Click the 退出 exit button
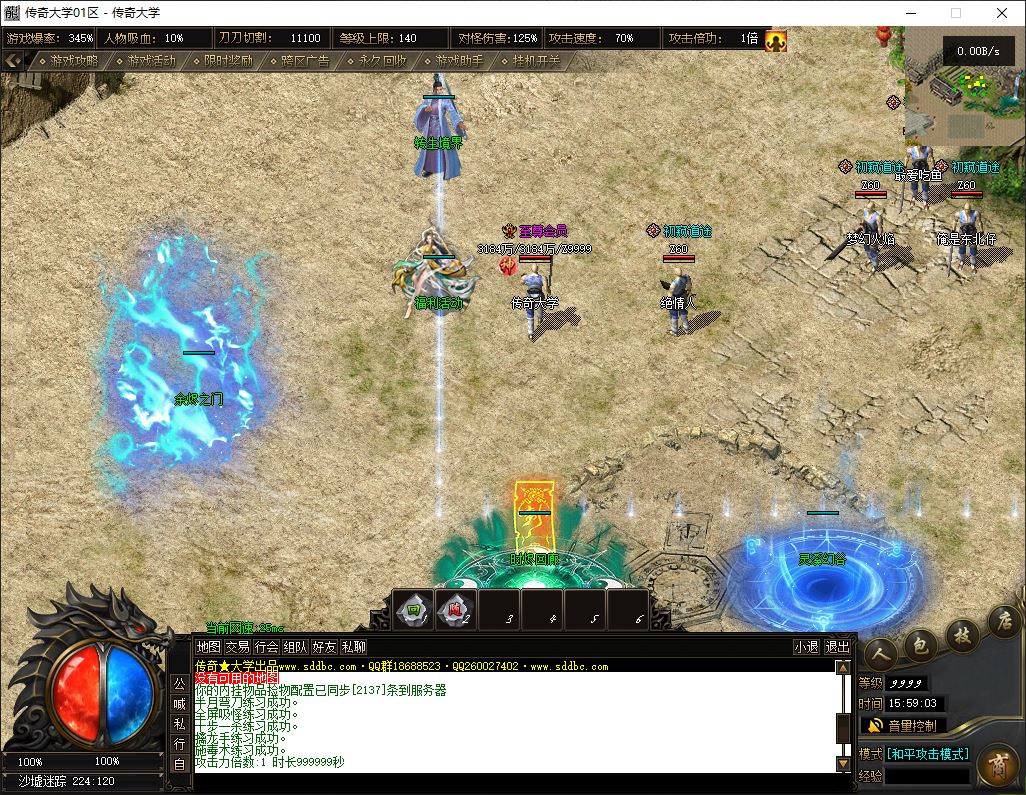Viewport: 1026px width, 795px height. 837,647
